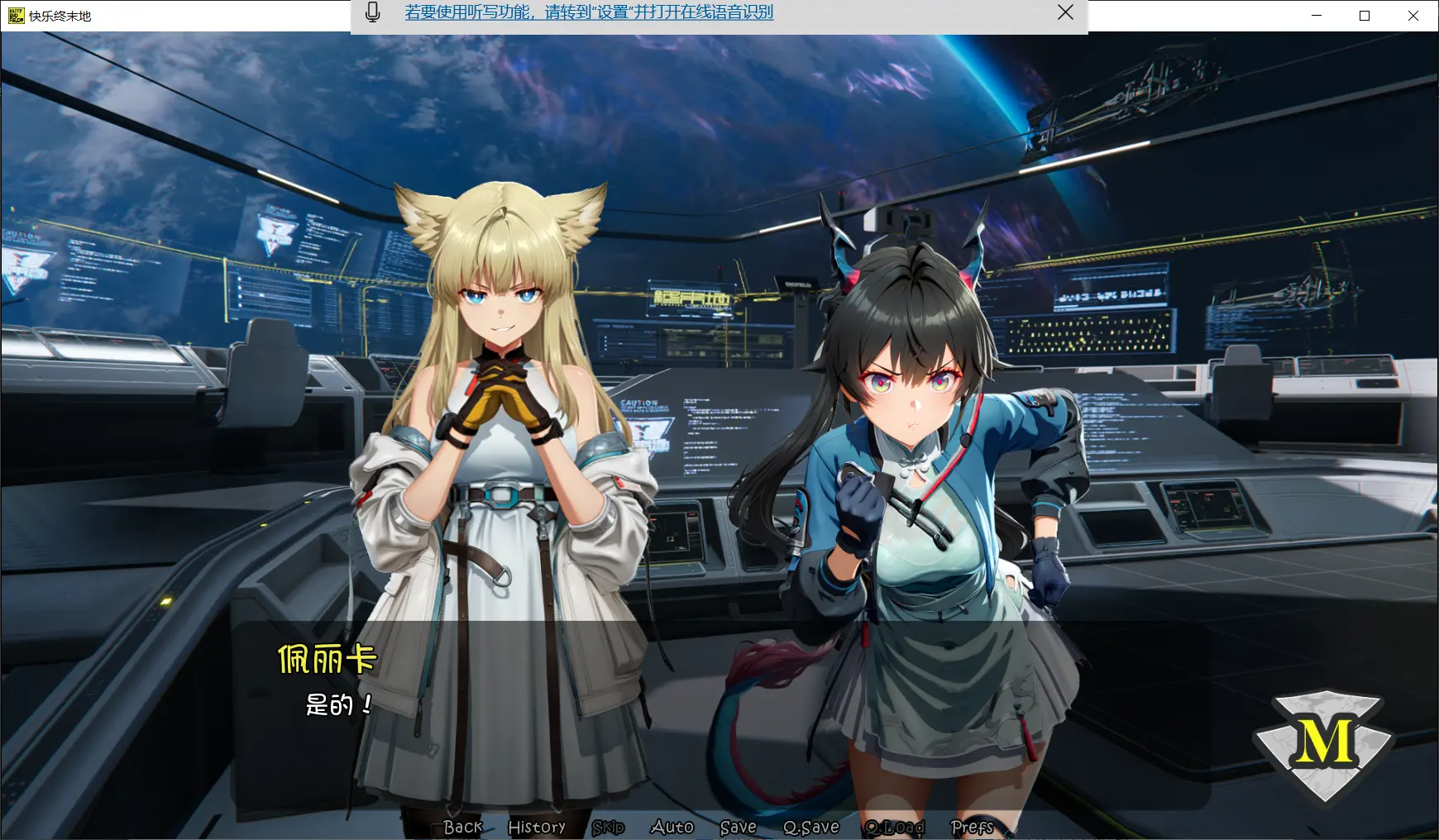Close the dictation notification bar
This screenshot has width=1439, height=840.
click(1065, 12)
